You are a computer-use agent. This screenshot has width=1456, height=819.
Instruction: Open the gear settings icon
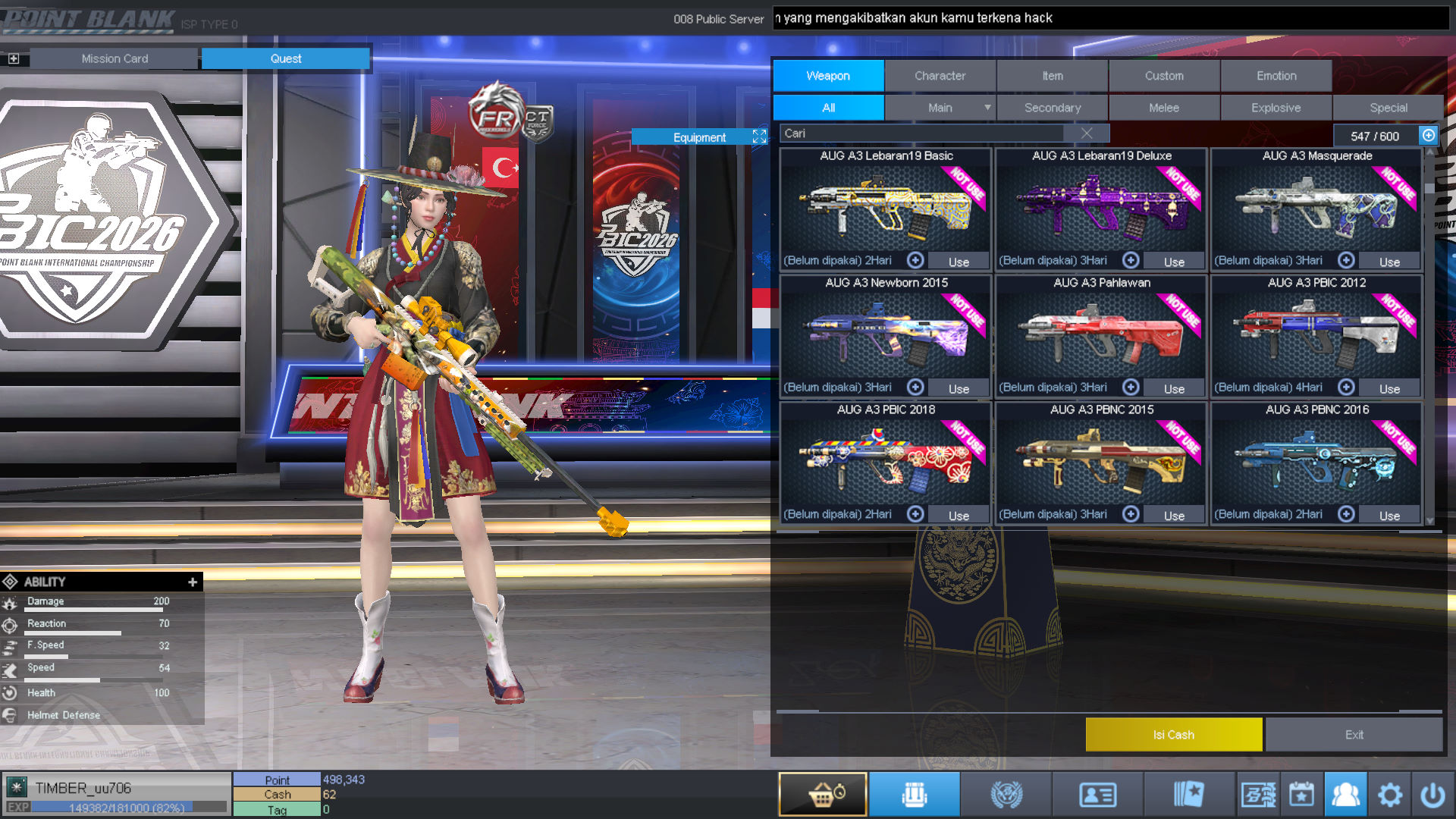point(1389,795)
